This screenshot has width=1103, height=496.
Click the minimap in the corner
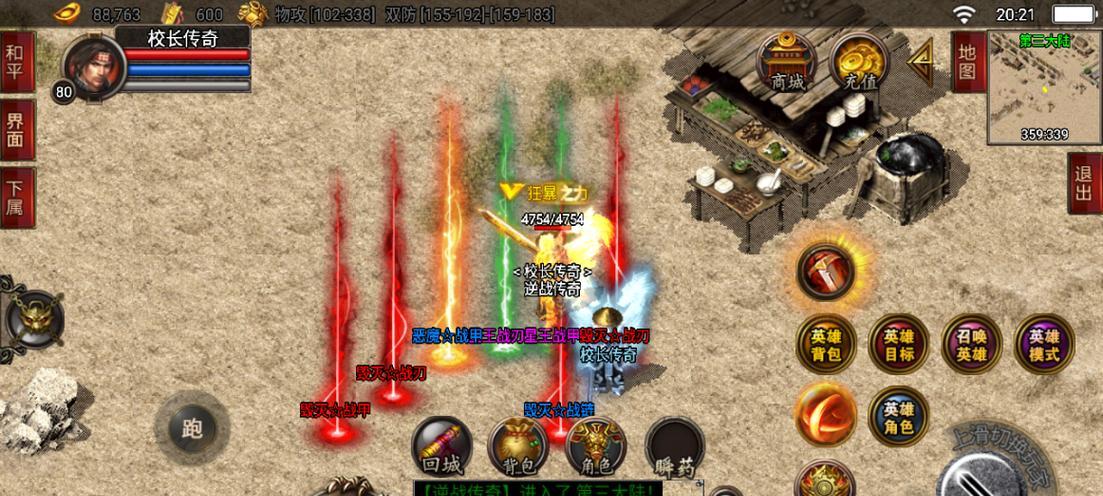pos(1044,87)
